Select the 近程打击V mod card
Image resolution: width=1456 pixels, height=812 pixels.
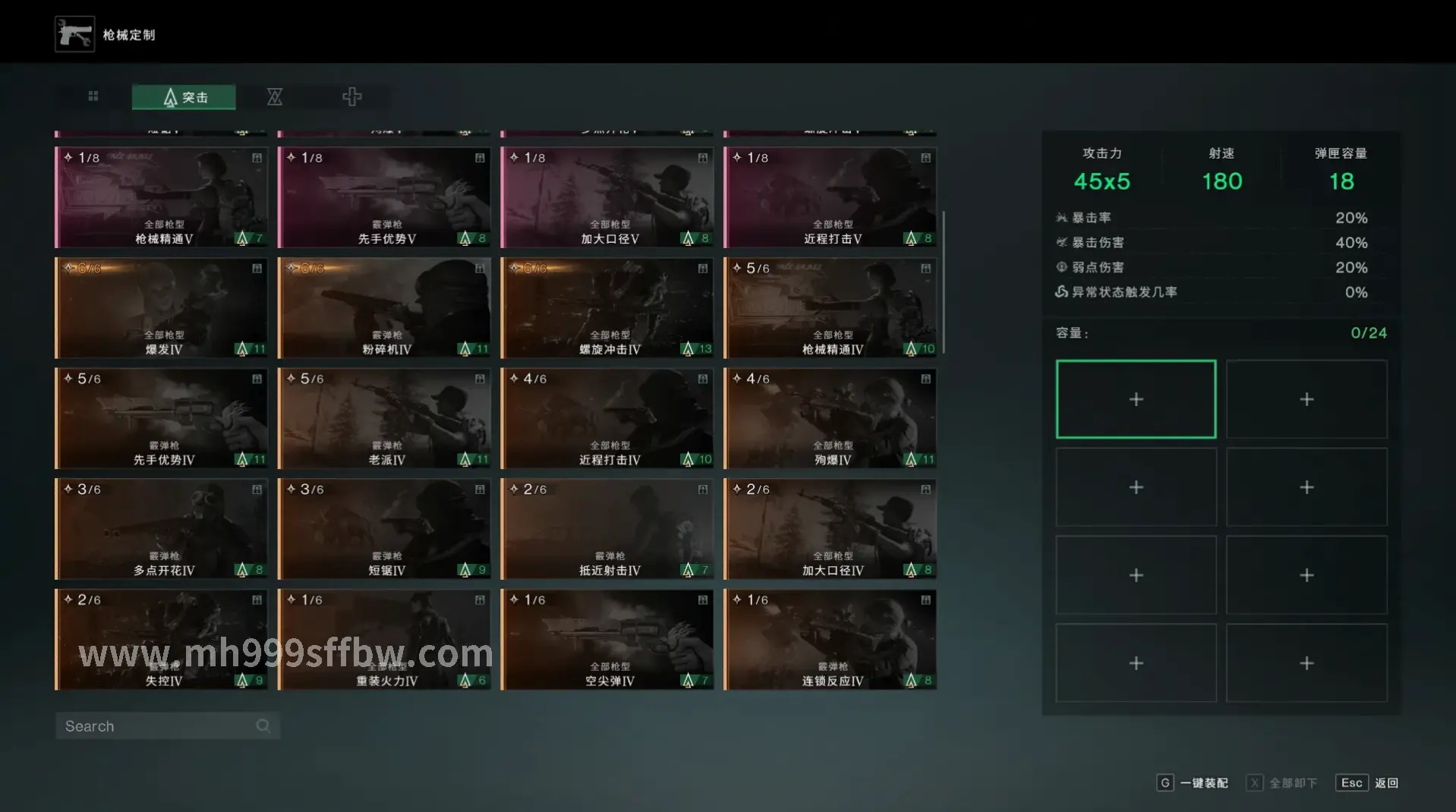pos(830,198)
